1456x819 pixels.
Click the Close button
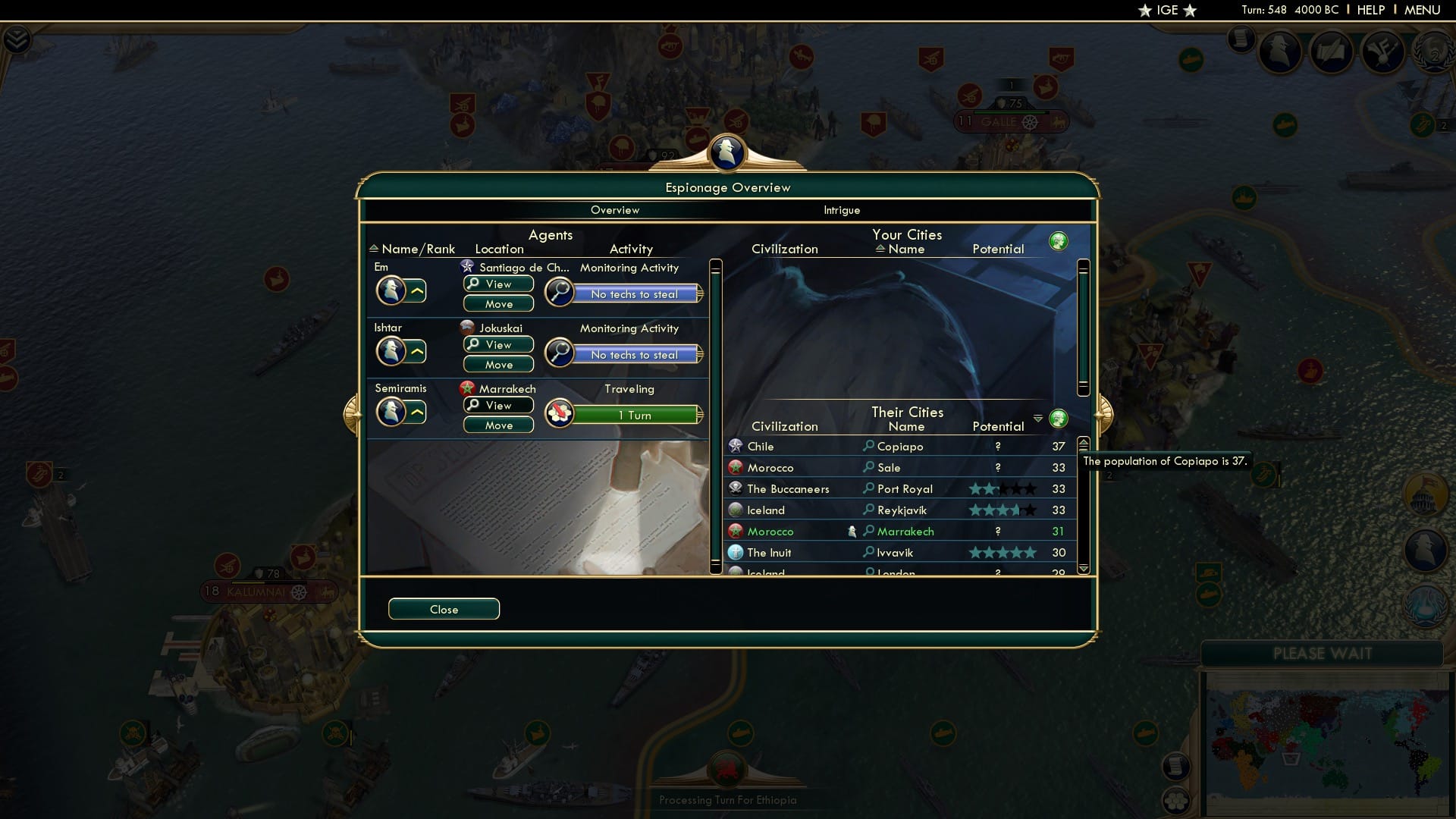(444, 609)
